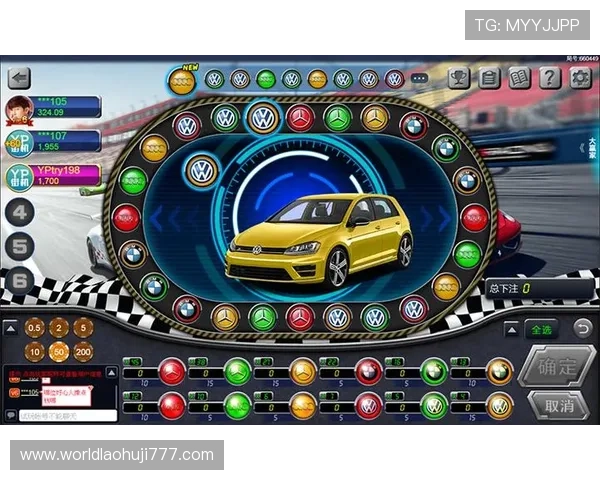Click the chat message input box
Screen dimensions: 600x480
pos(65,414)
